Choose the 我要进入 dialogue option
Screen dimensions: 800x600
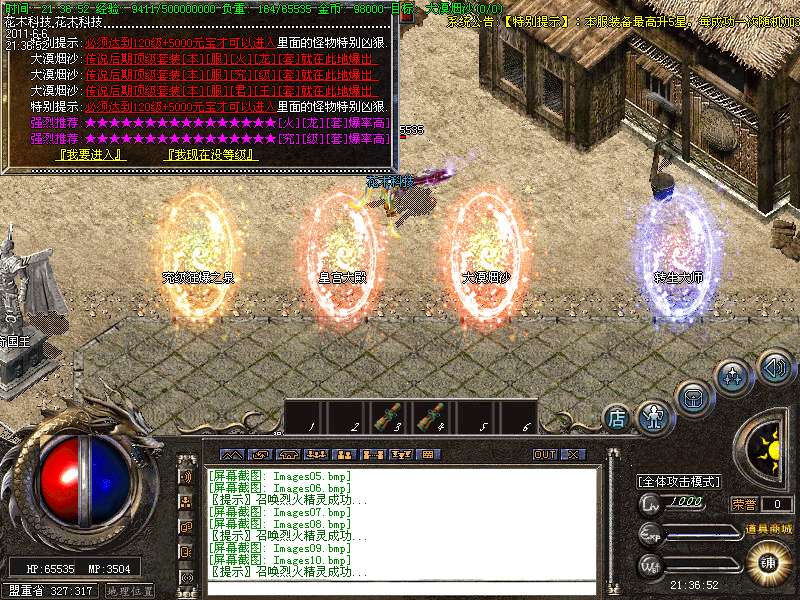91,155
